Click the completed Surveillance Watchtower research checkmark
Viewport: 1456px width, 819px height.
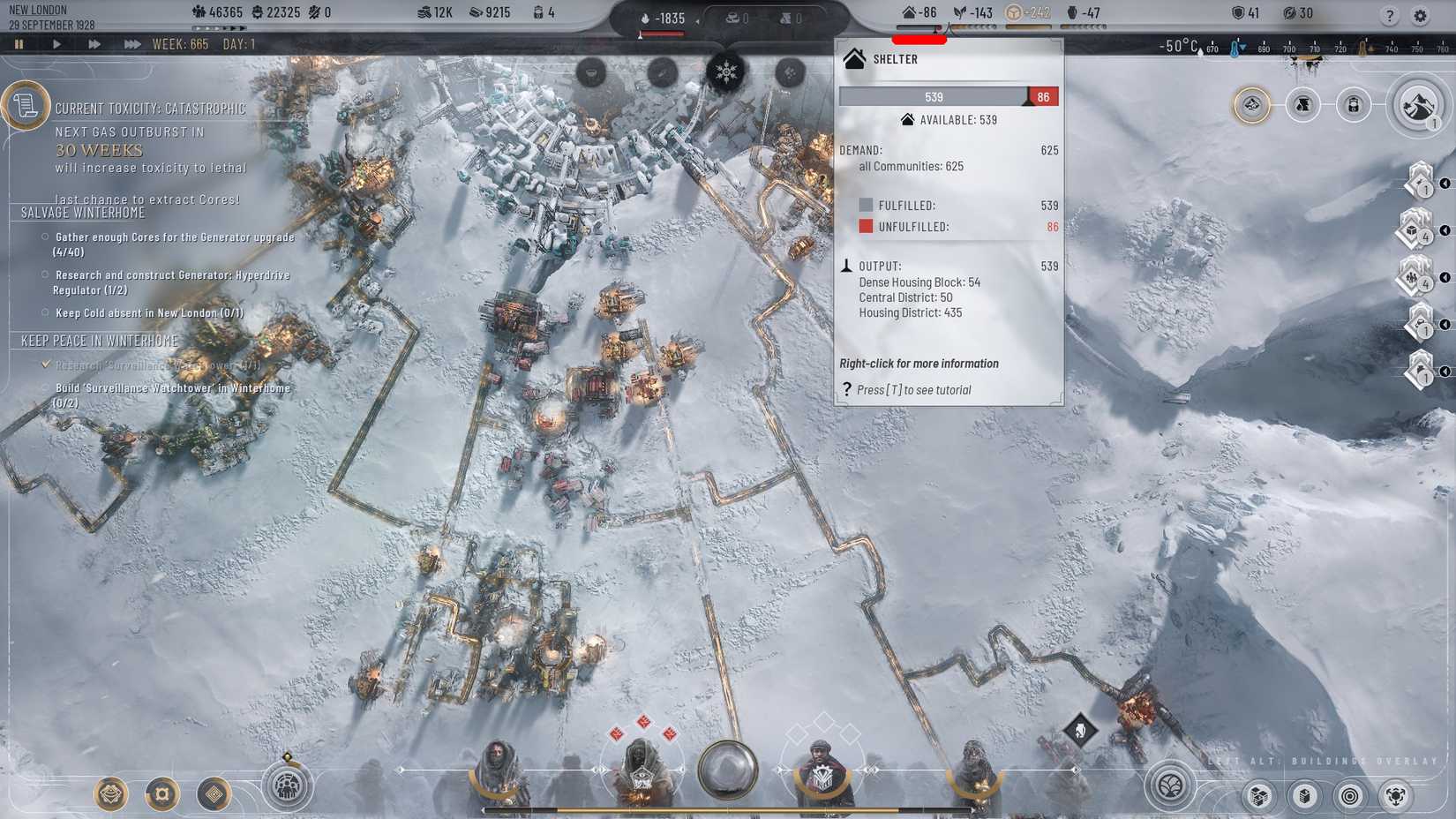tap(46, 364)
